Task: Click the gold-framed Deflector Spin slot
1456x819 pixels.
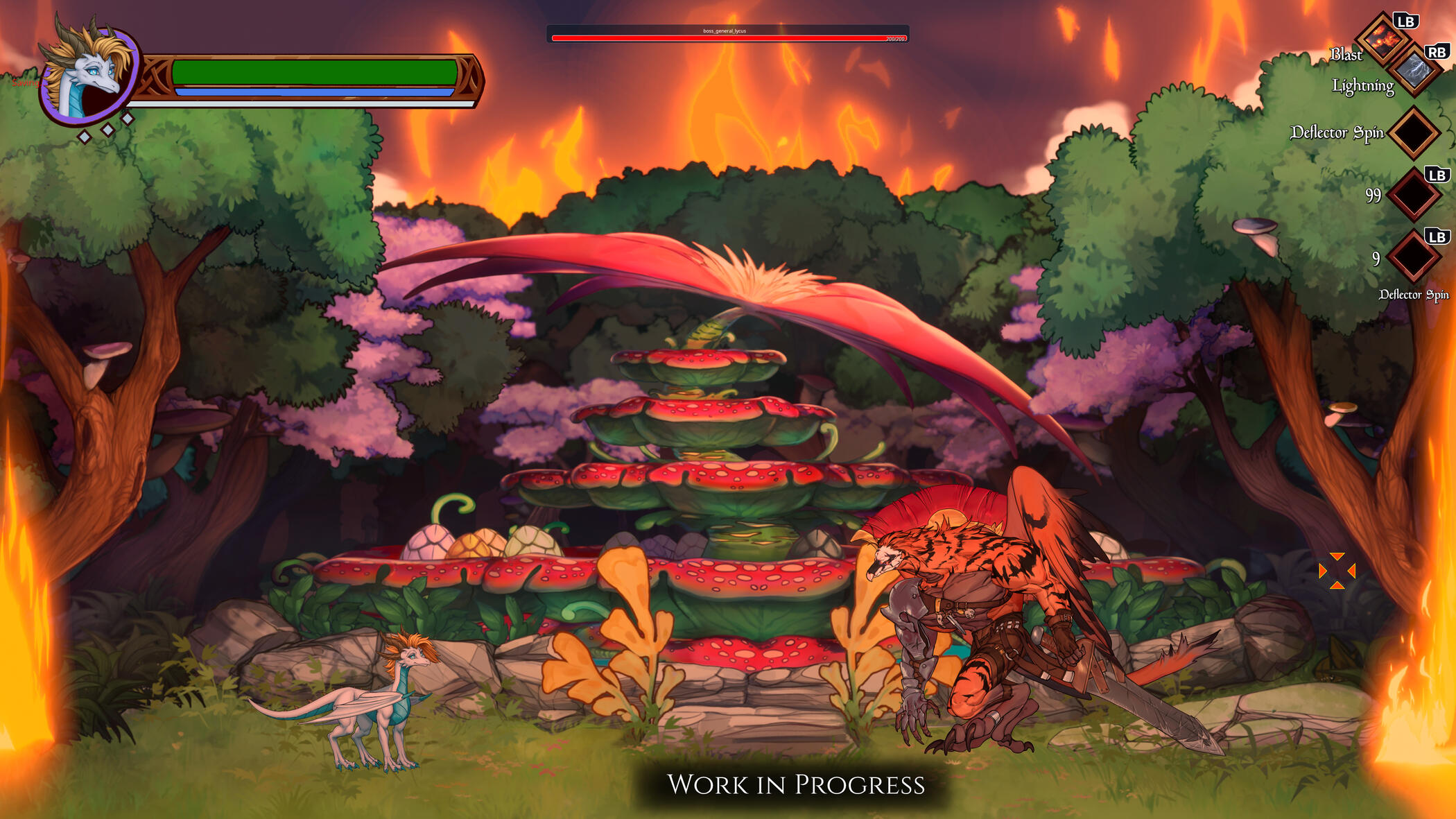Action: click(1413, 132)
